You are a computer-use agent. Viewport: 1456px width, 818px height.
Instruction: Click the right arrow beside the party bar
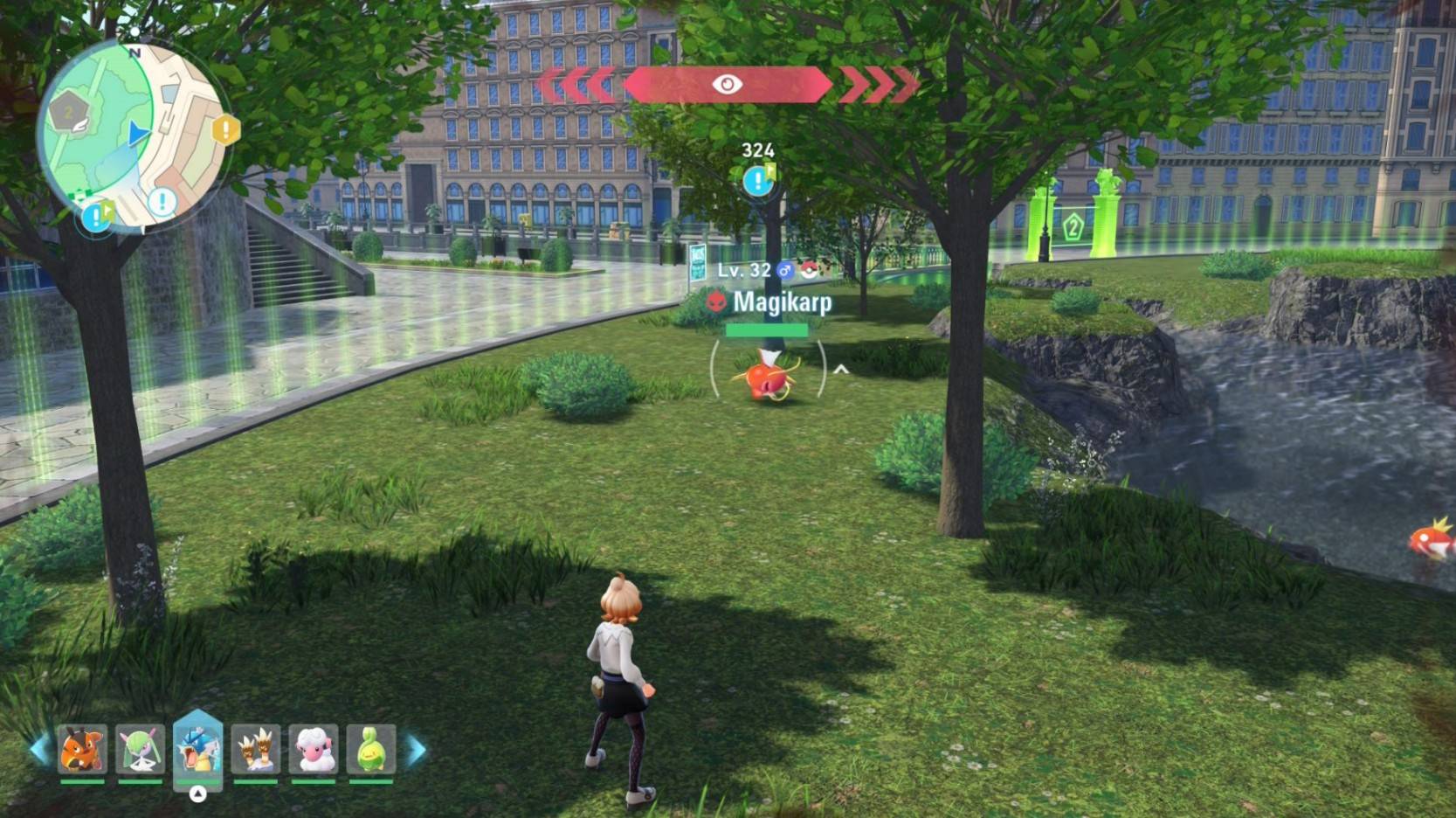pyautogui.click(x=417, y=749)
